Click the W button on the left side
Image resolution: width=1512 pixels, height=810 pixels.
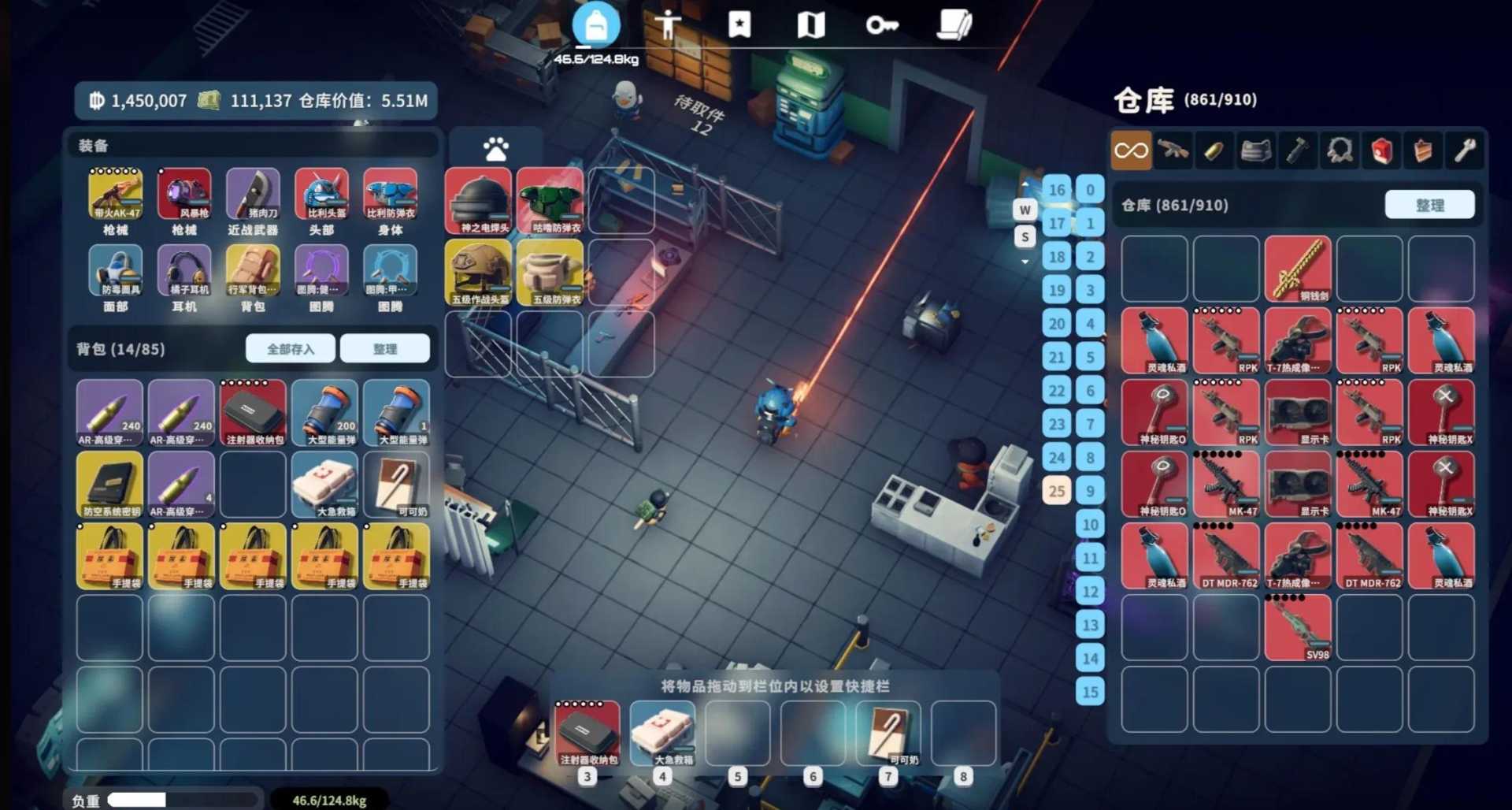click(1025, 210)
